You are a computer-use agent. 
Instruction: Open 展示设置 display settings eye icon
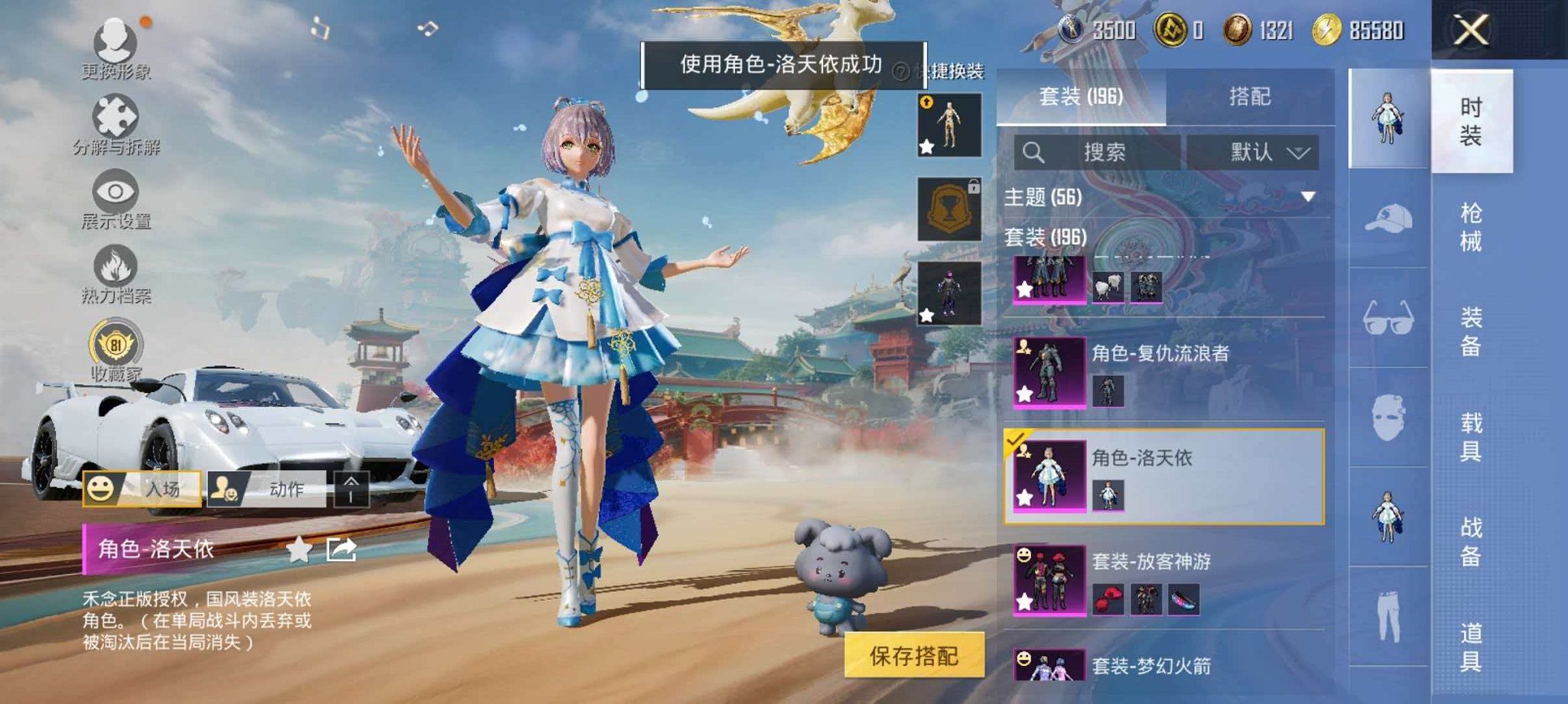tap(115, 191)
